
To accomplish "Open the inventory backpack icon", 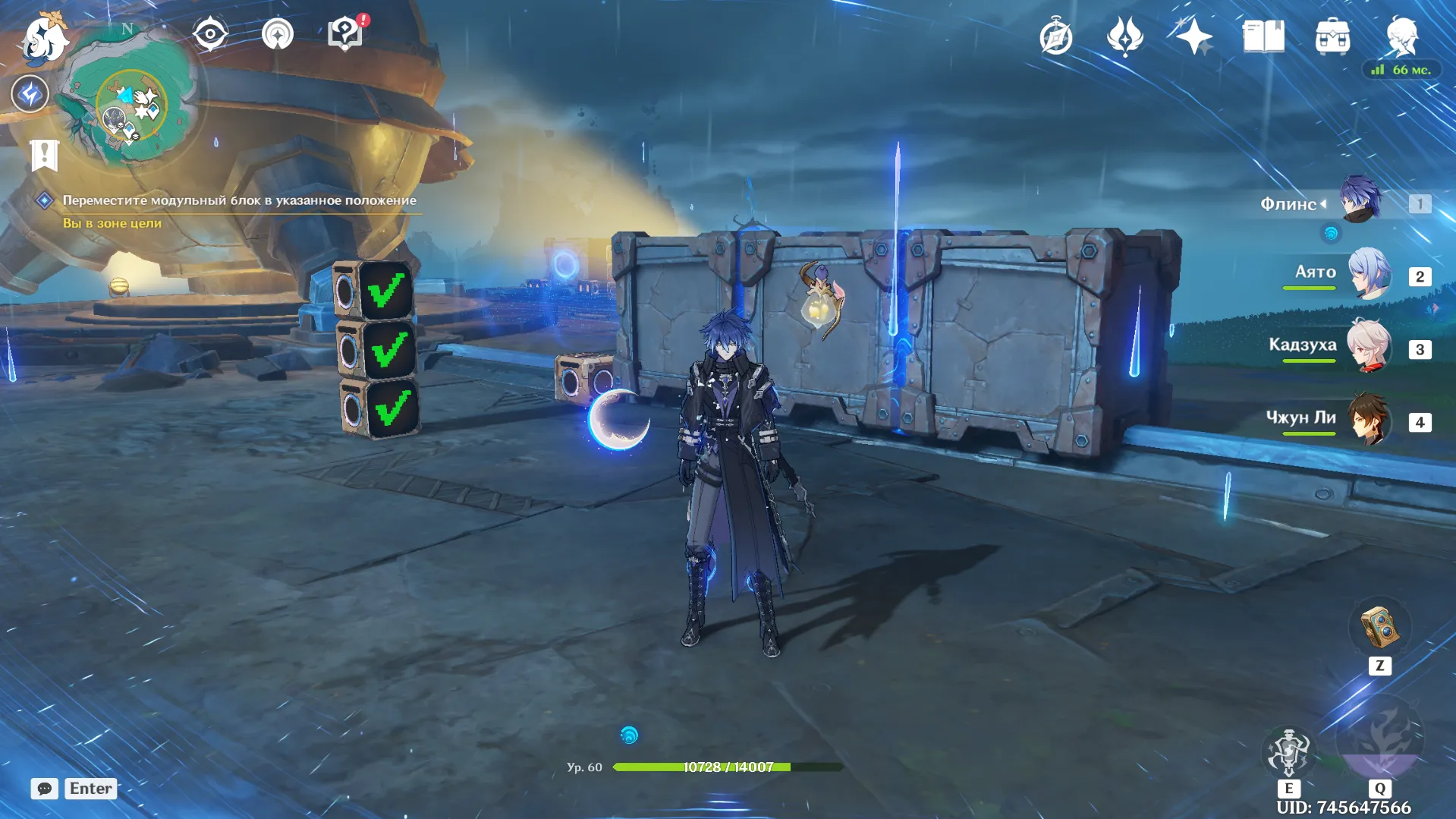I will 1332,37.
